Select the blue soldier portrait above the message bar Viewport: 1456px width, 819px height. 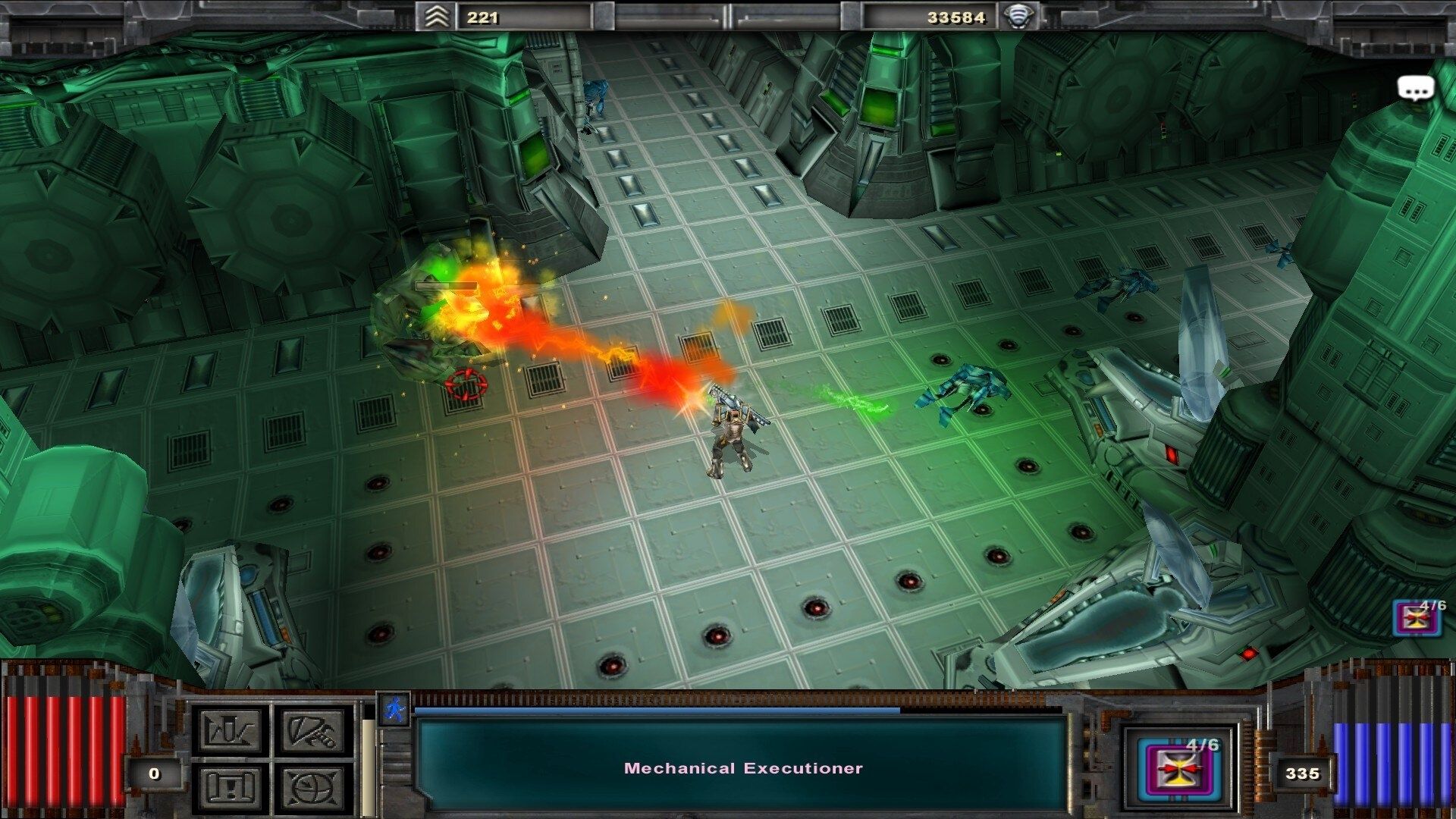[393, 710]
